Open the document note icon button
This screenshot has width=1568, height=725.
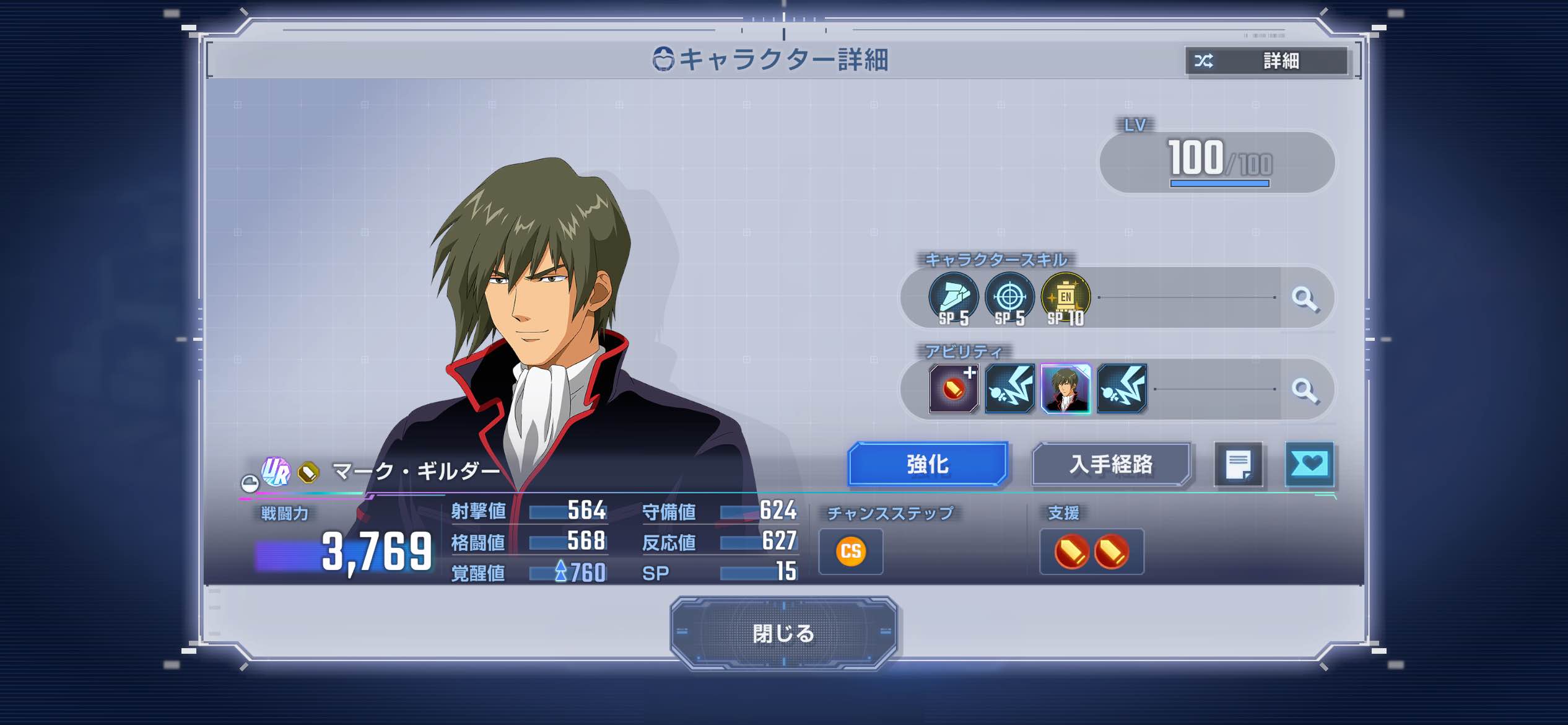click(1238, 464)
